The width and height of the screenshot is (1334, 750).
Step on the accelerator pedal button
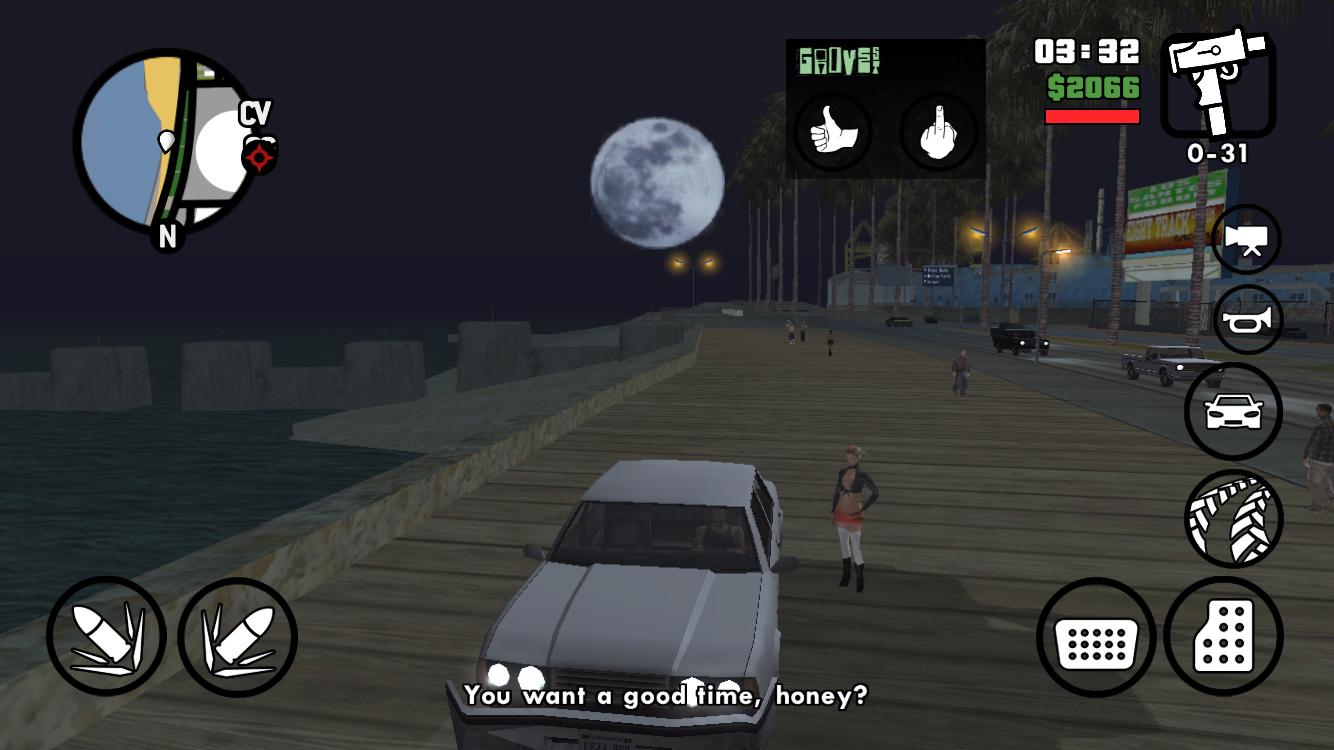tap(1223, 637)
